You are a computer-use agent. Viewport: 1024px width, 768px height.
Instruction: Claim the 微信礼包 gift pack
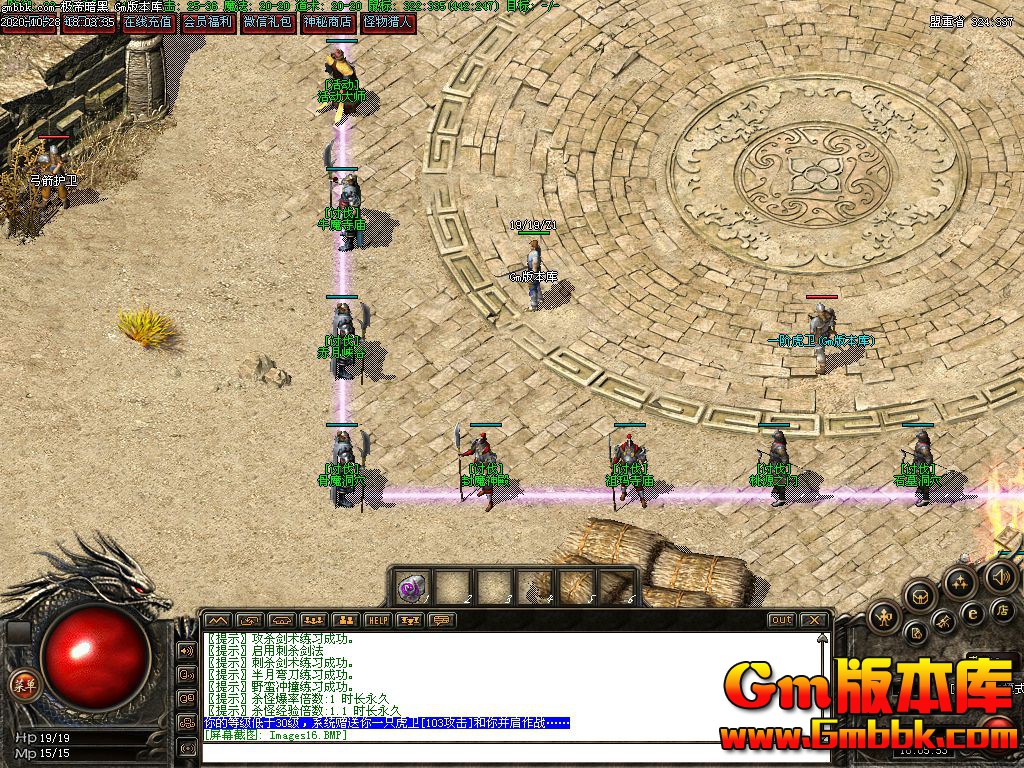coord(268,22)
